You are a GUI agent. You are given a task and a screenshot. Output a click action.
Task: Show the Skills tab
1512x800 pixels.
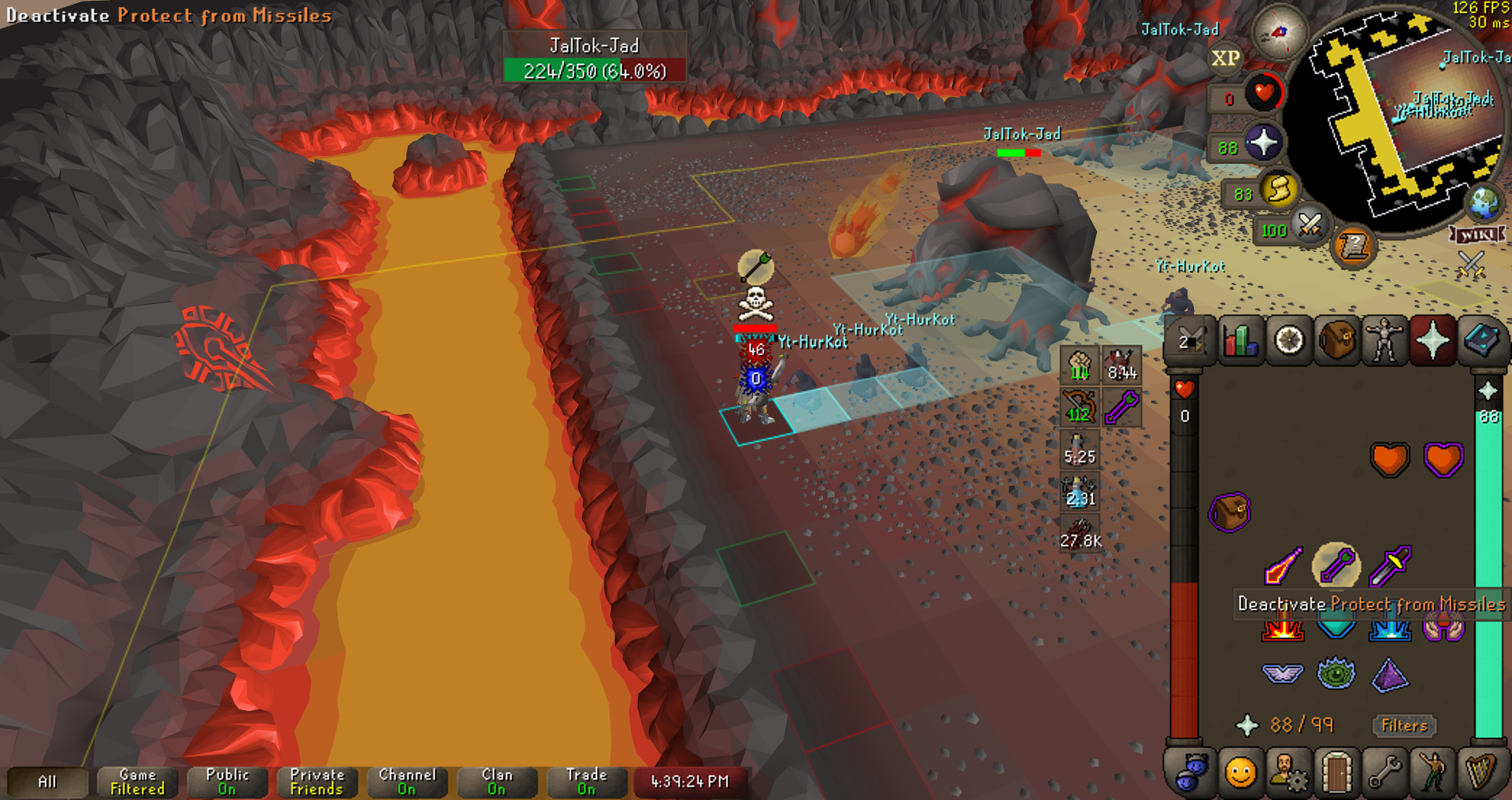pyautogui.click(x=1240, y=341)
